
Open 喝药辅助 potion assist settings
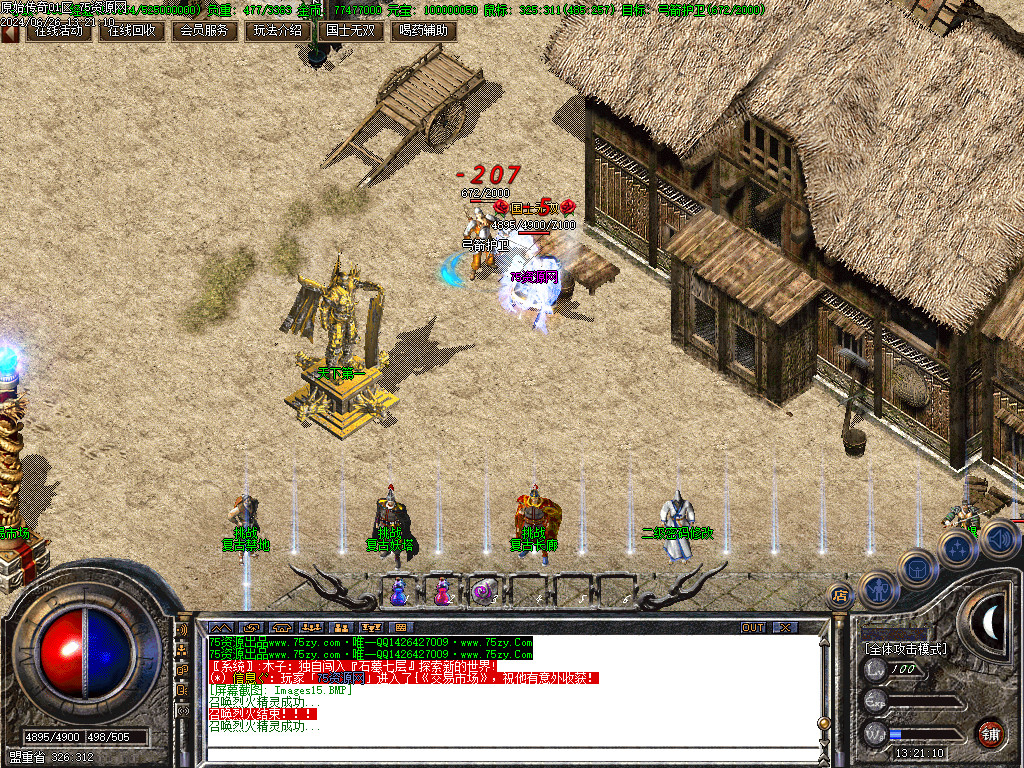[422, 30]
